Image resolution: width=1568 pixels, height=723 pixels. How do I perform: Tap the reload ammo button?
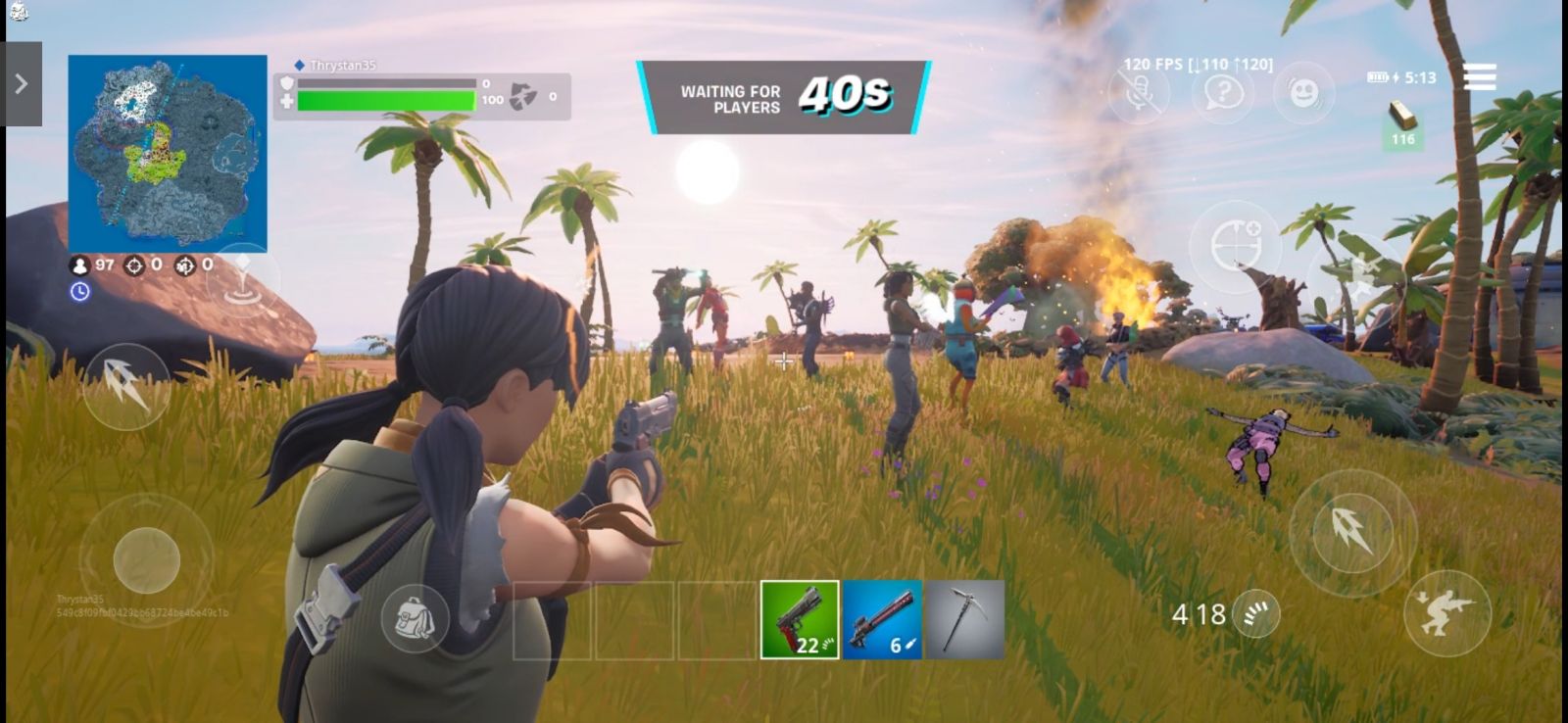click(1255, 614)
